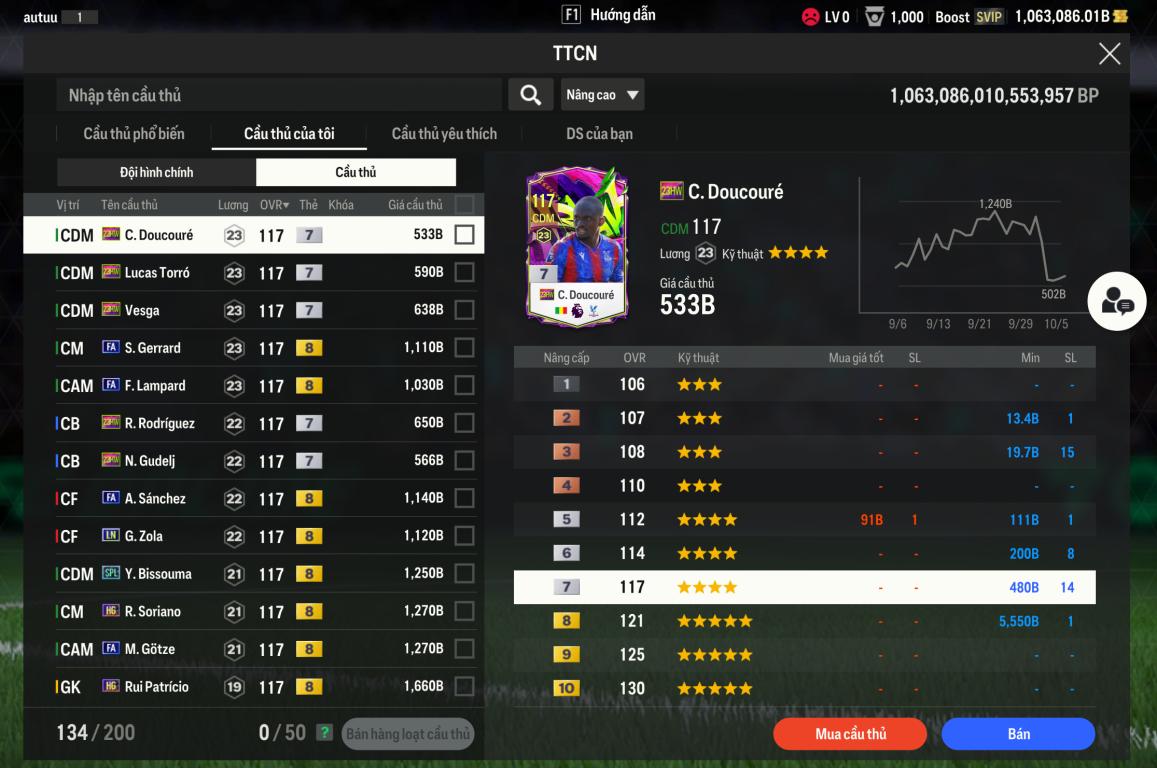Image resolution: width=1157 pixels, height=768 pixels.
Task: Hit the magnifying glass search button
Action: pos(530,95)
